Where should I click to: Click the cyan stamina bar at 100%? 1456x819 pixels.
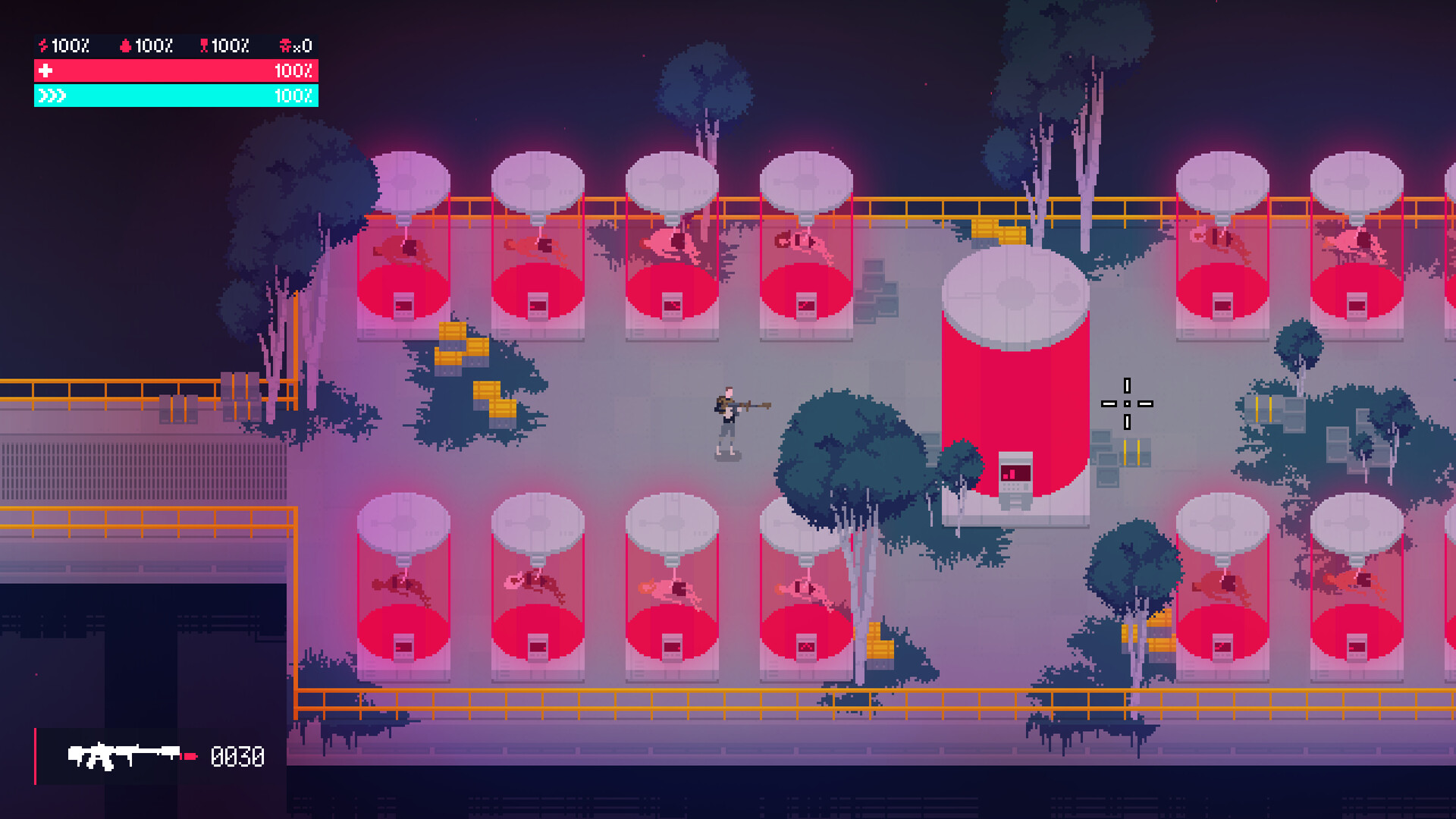click(x=174, y=96)
